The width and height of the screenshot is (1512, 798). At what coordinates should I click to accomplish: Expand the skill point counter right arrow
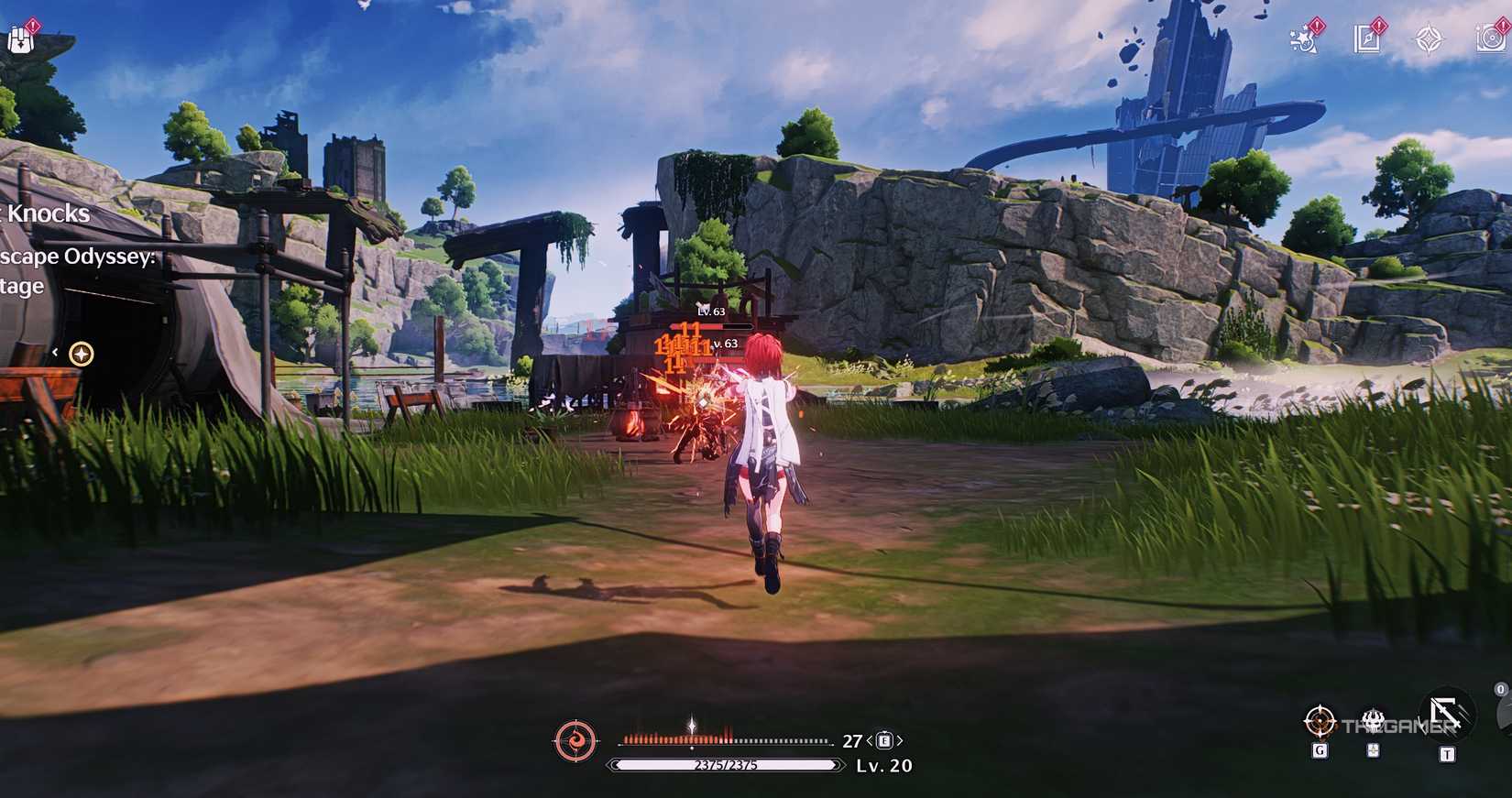coord(901,739)
